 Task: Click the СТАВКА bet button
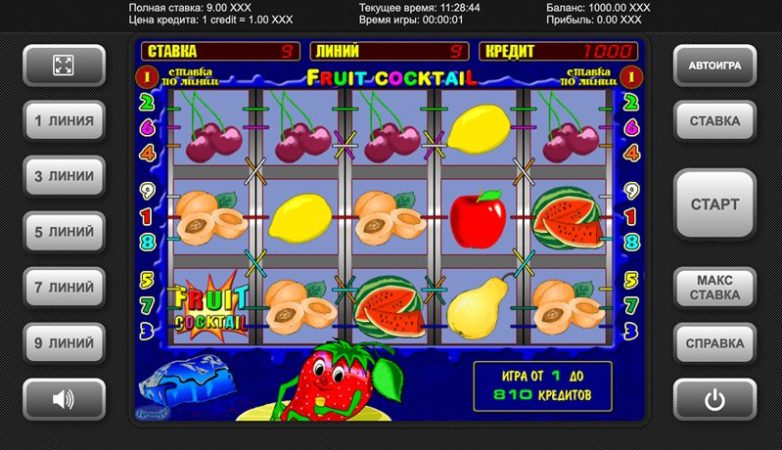tap(714, 121)
